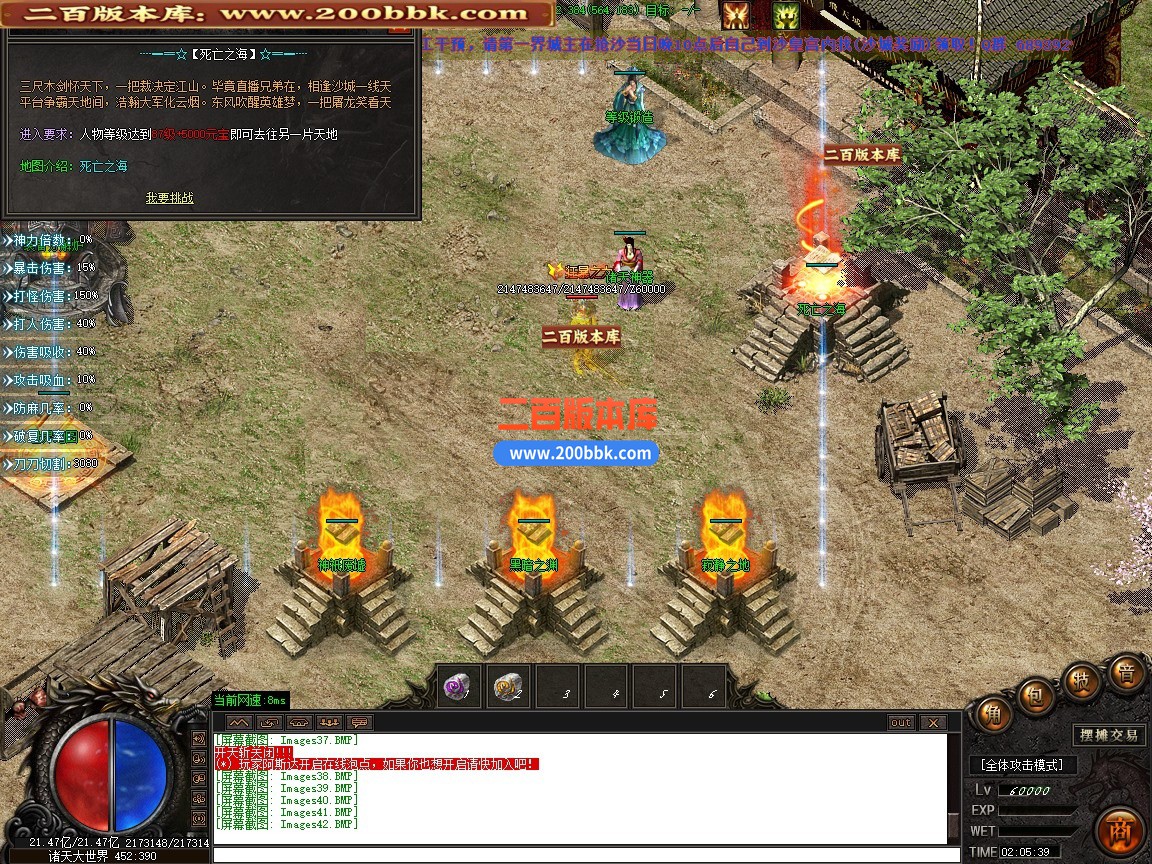Focus the chat text input field

pyautogui.click(x=580, y=854)
